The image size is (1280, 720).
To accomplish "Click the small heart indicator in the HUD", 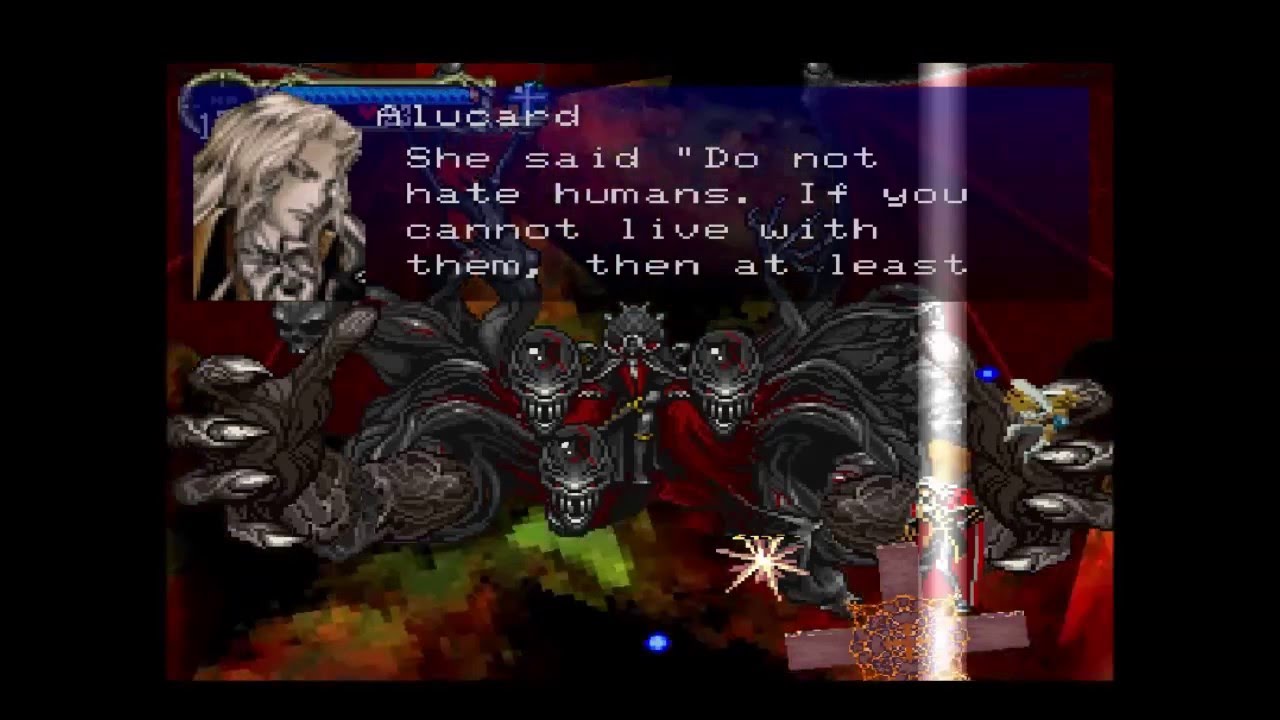I will (368, 112).
